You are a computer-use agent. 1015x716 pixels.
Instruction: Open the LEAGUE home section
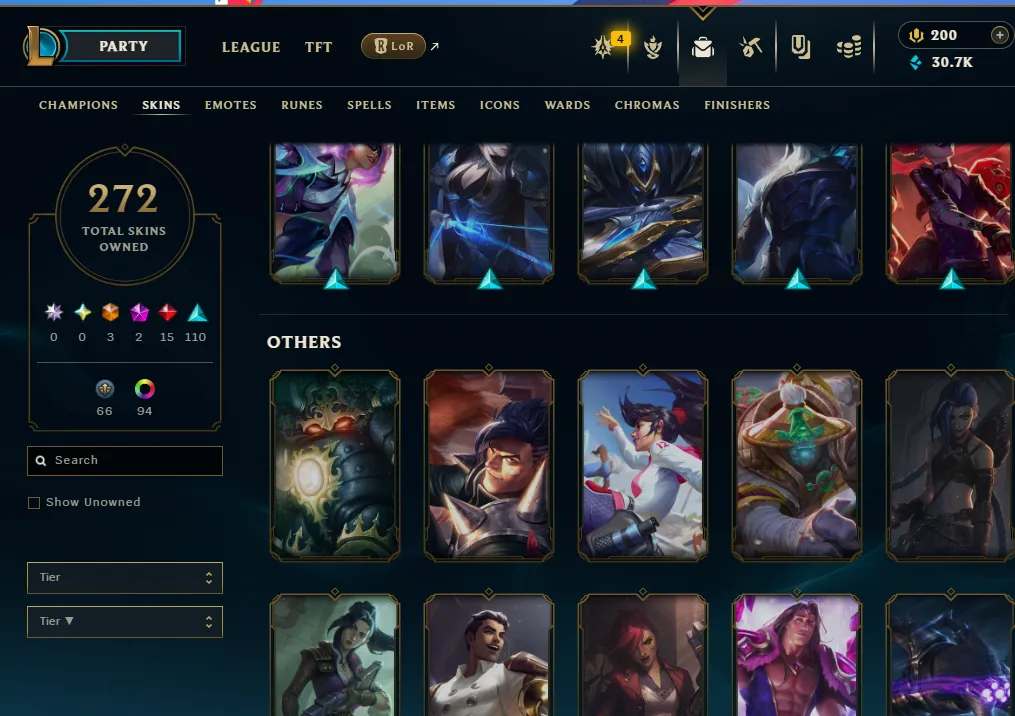(251, 47)
